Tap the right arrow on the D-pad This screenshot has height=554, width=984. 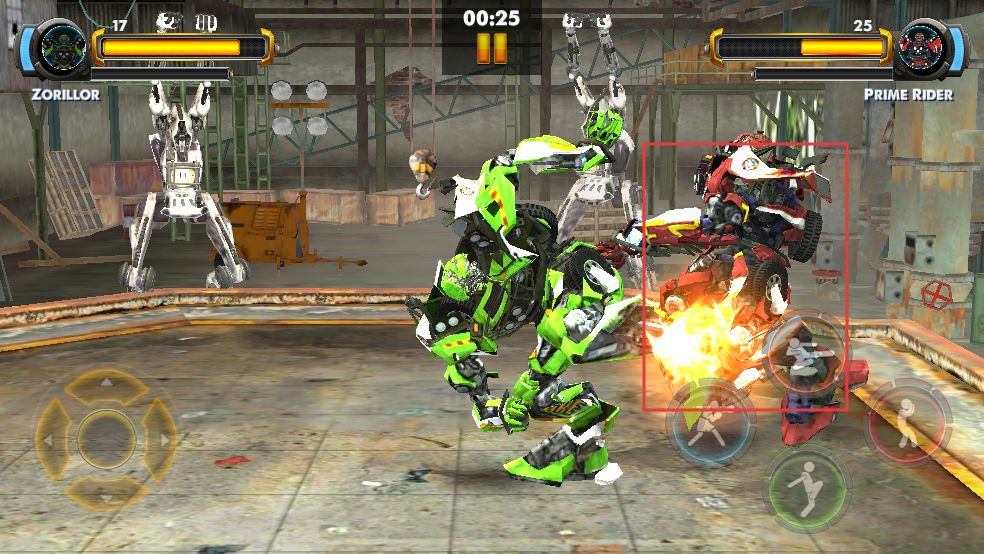coord(160,439)
